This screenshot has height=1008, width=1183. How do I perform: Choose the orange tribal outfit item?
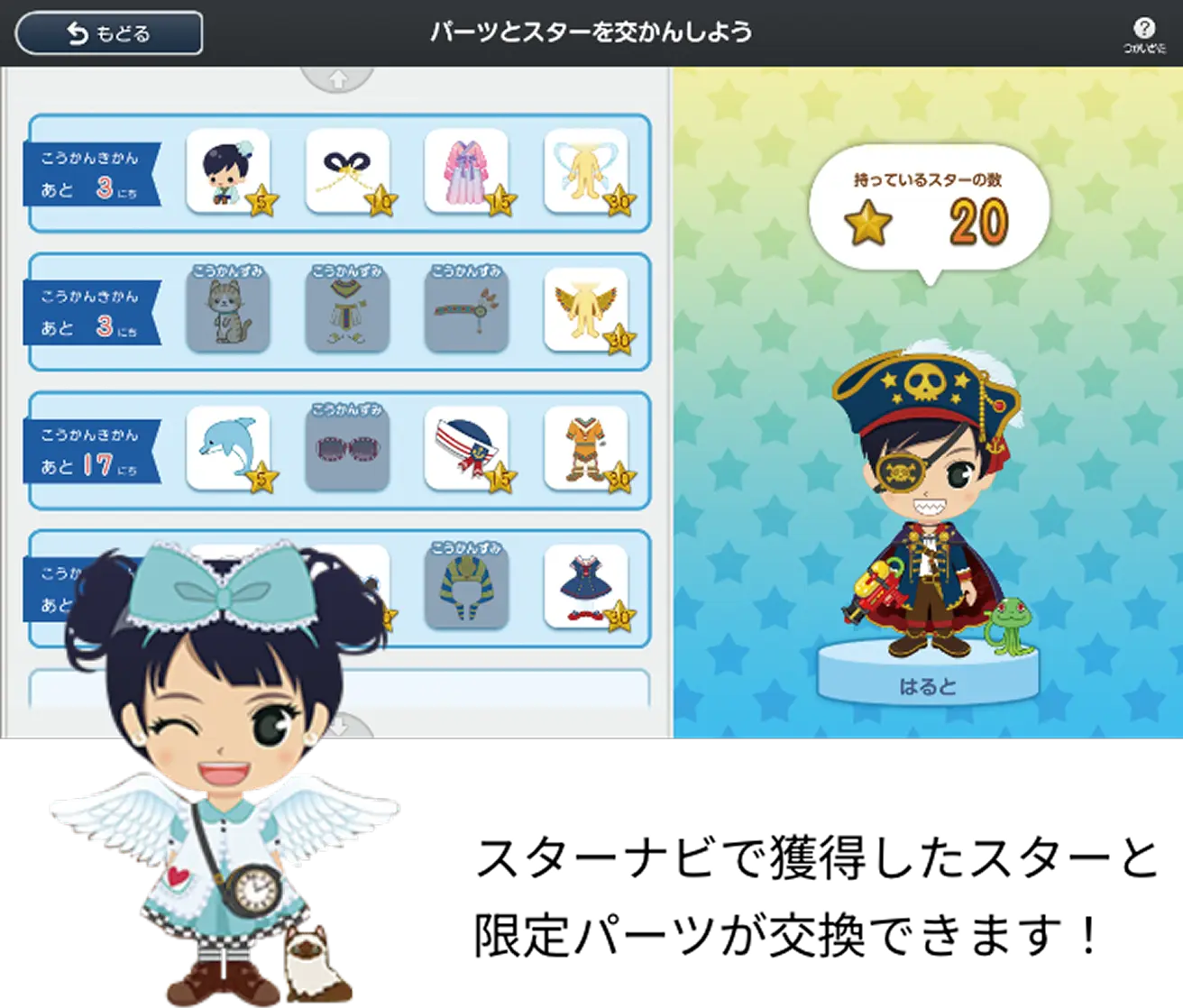[x=586, y=448]
